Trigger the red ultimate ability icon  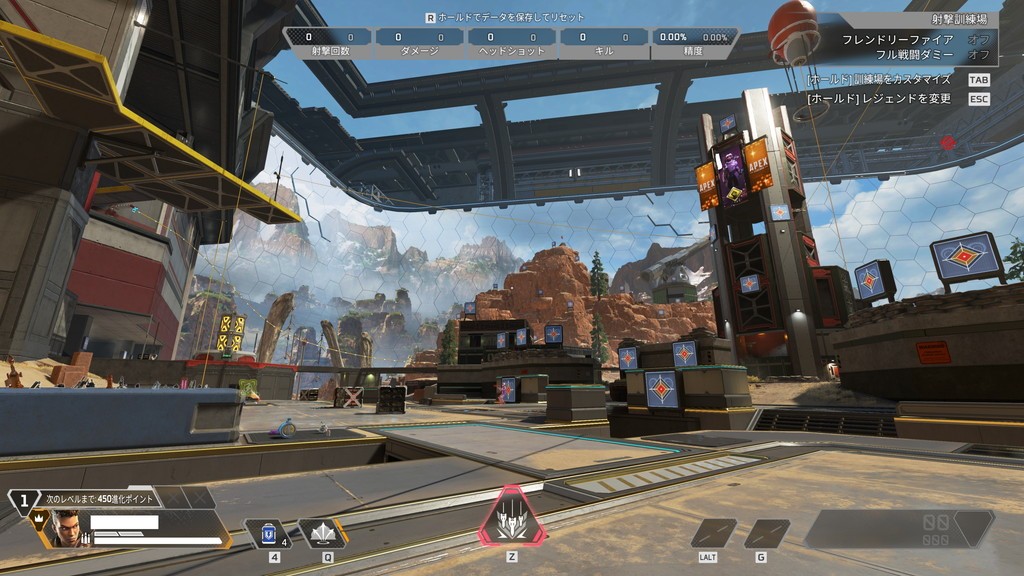point(511,518)
